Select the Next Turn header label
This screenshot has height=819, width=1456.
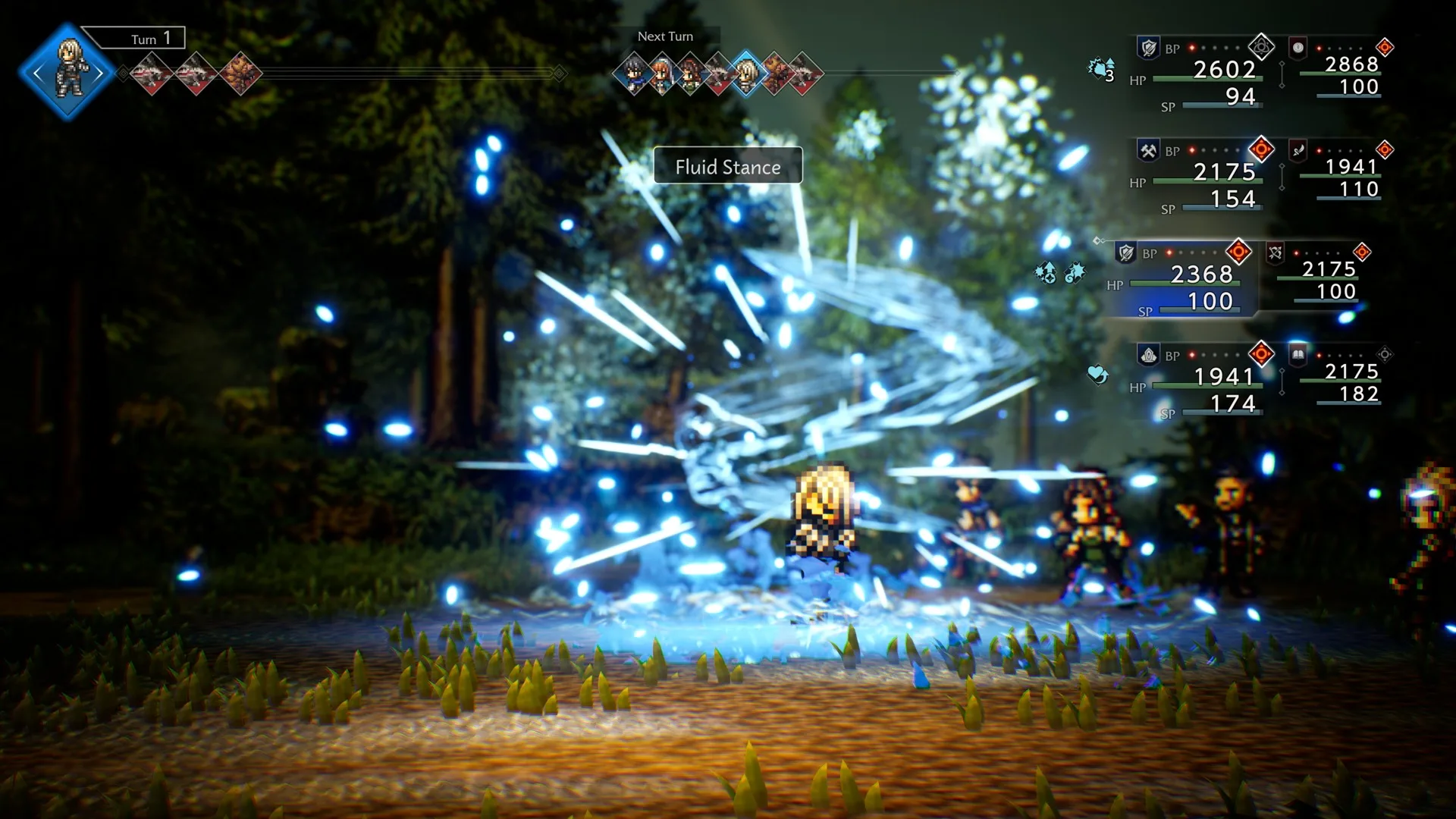coord(666,36)
